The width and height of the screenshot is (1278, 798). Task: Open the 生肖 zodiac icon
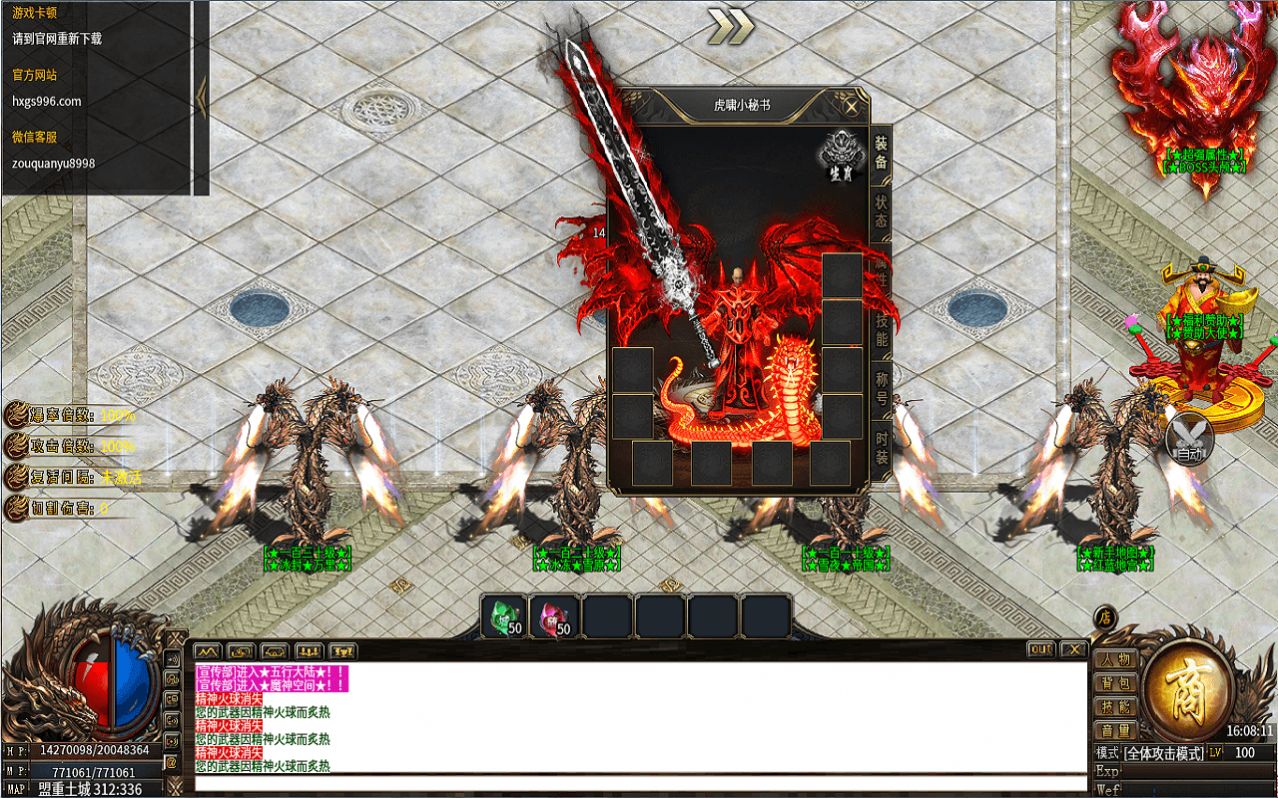pos(840,157)
